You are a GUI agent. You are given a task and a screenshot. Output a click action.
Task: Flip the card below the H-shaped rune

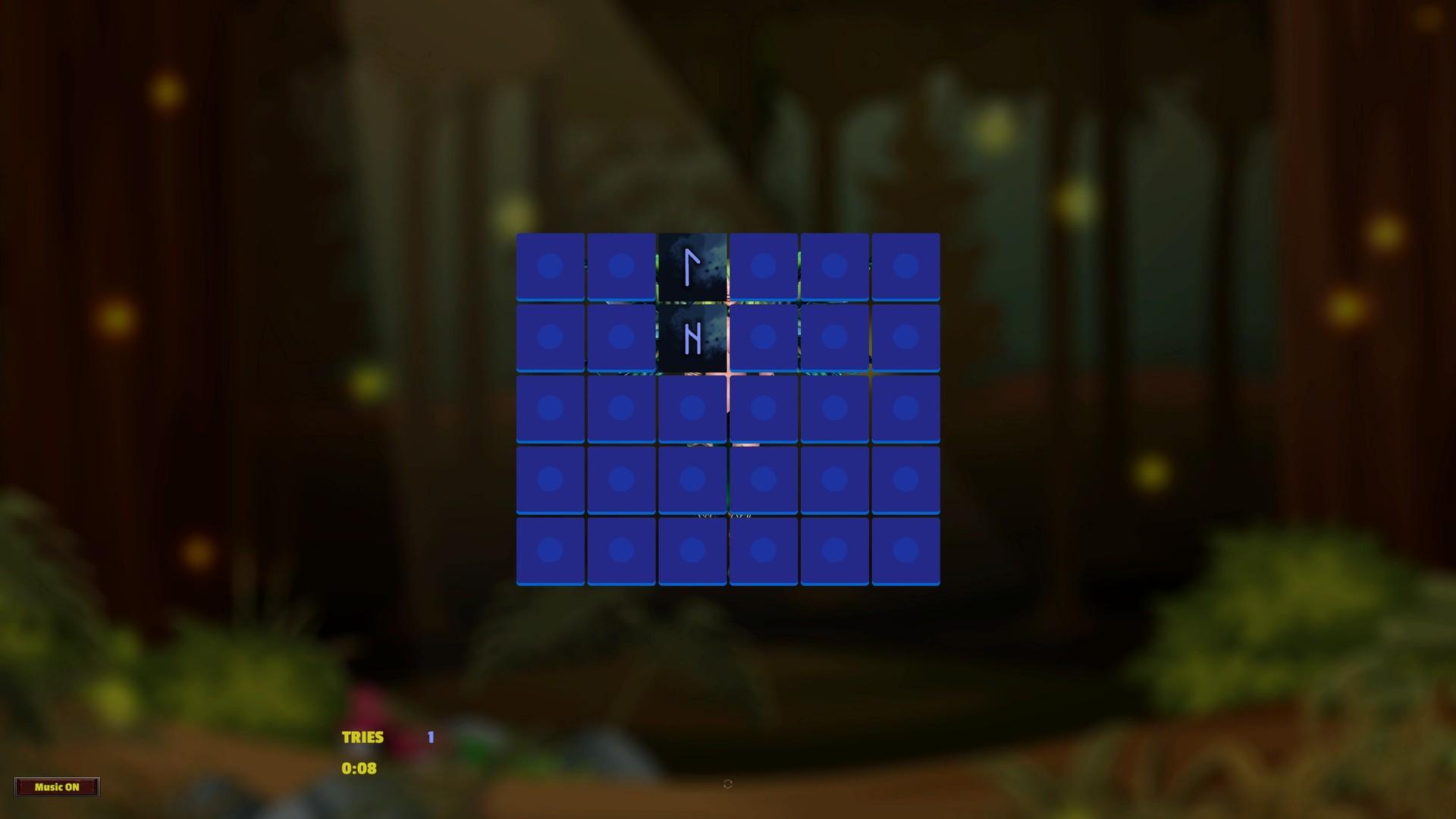pos(692,408)
